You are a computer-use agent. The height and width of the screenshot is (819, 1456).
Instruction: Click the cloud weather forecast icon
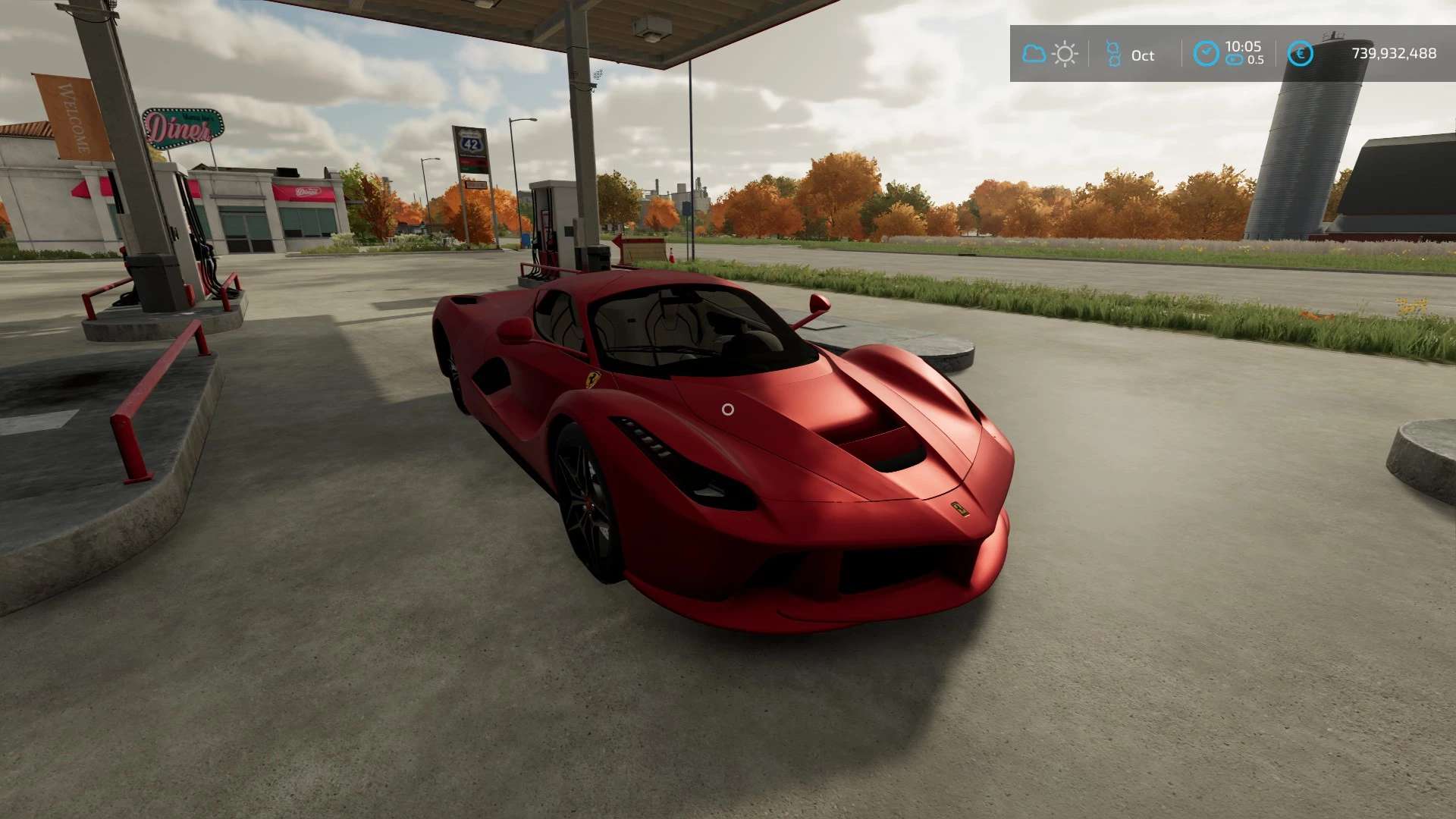tap(1034, 54)
